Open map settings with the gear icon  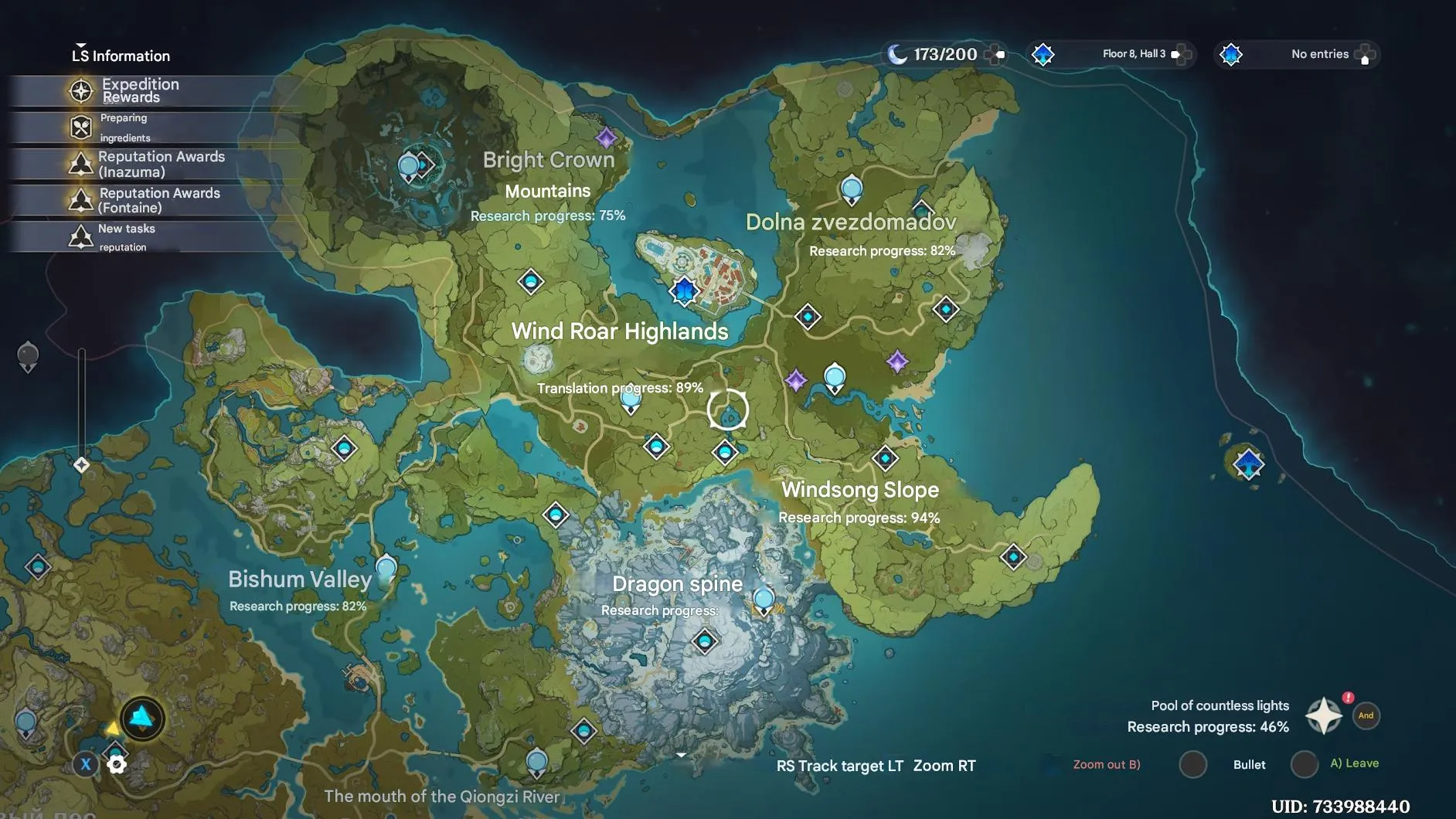coord(117,765)
